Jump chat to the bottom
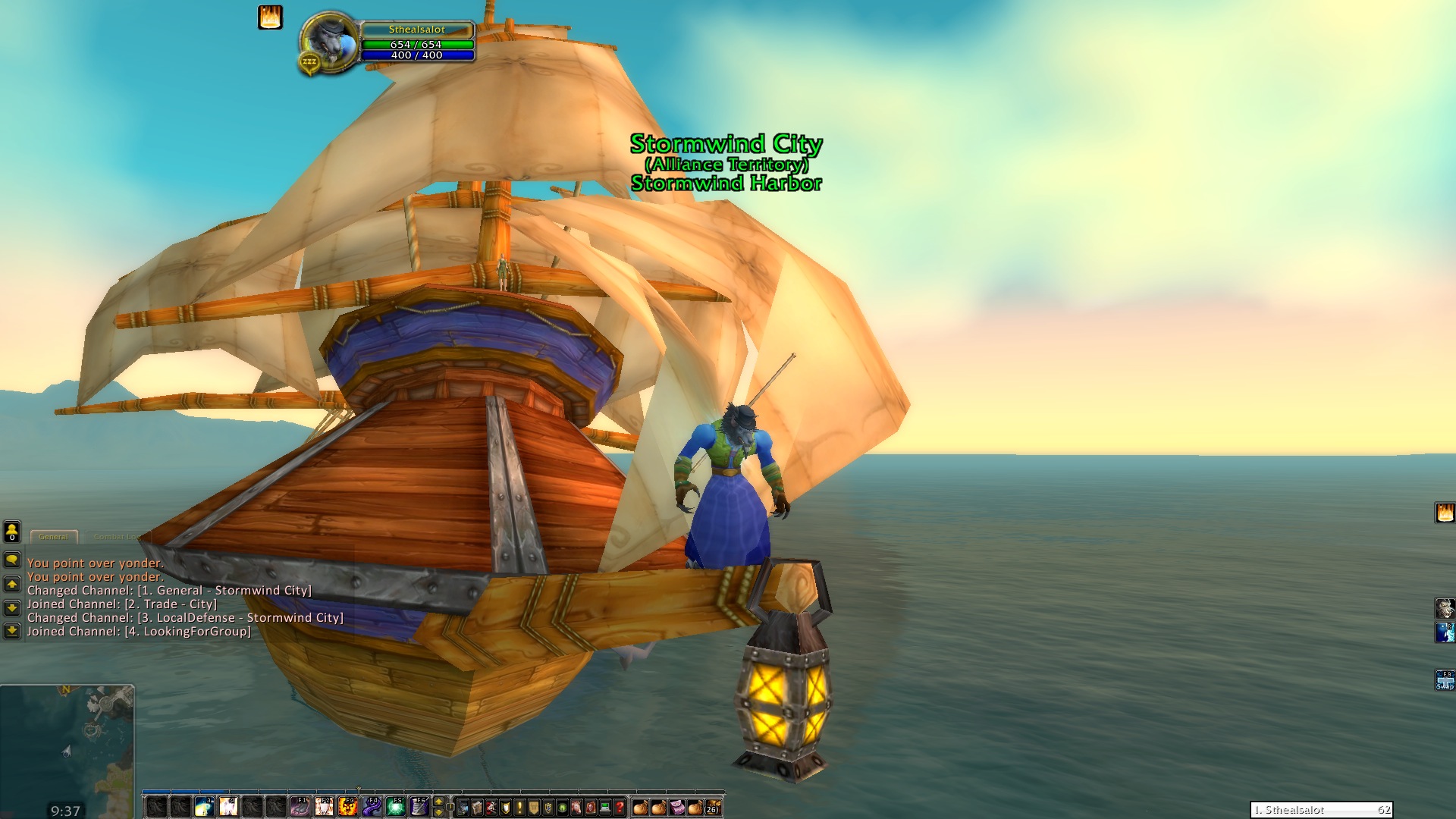This screenshot has height=819, width=1456. coord(12,630)
